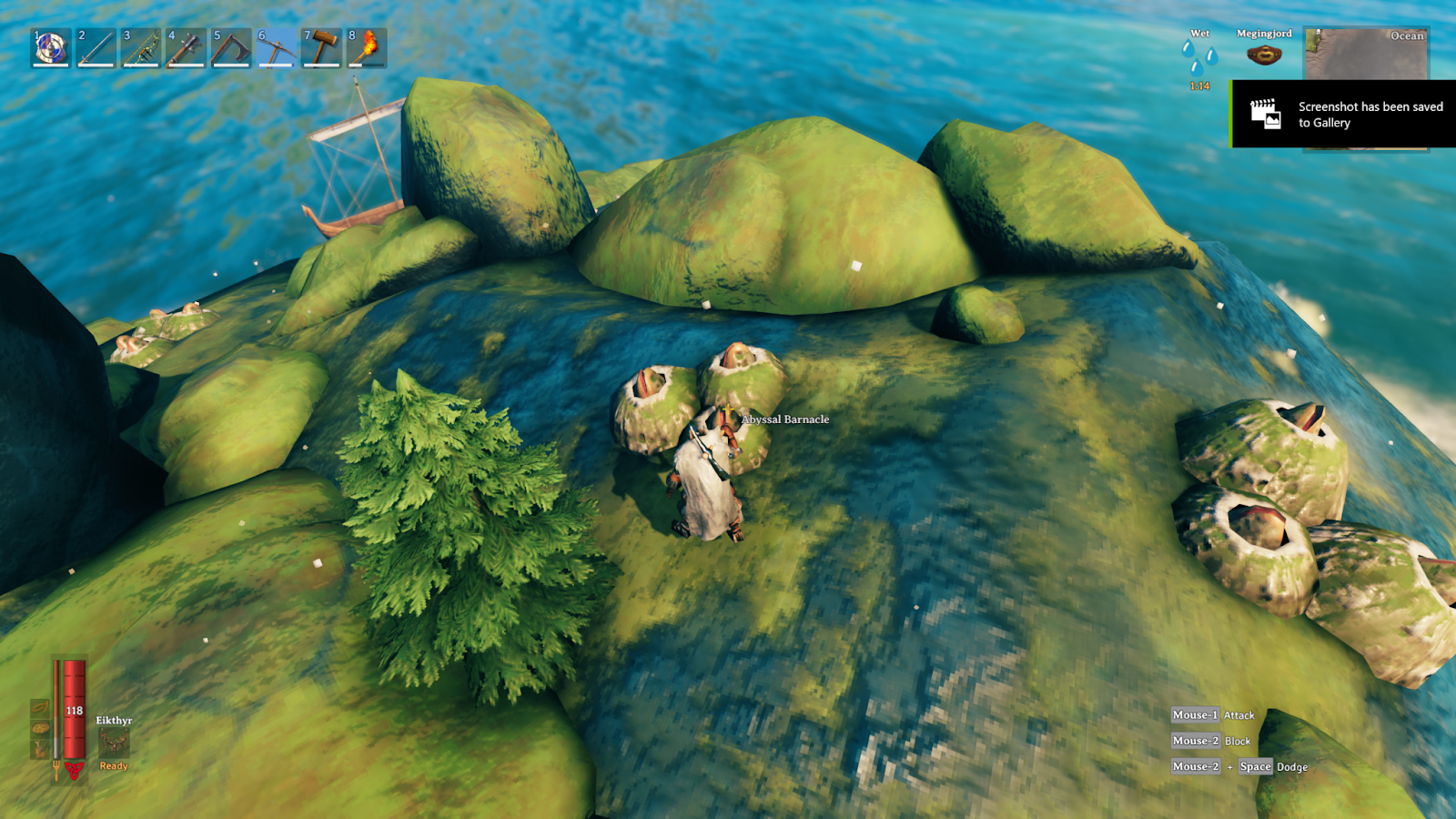1456x819 pixels.
Task: Select the spiked mace hotbar slot
Action: coord(186,47)
